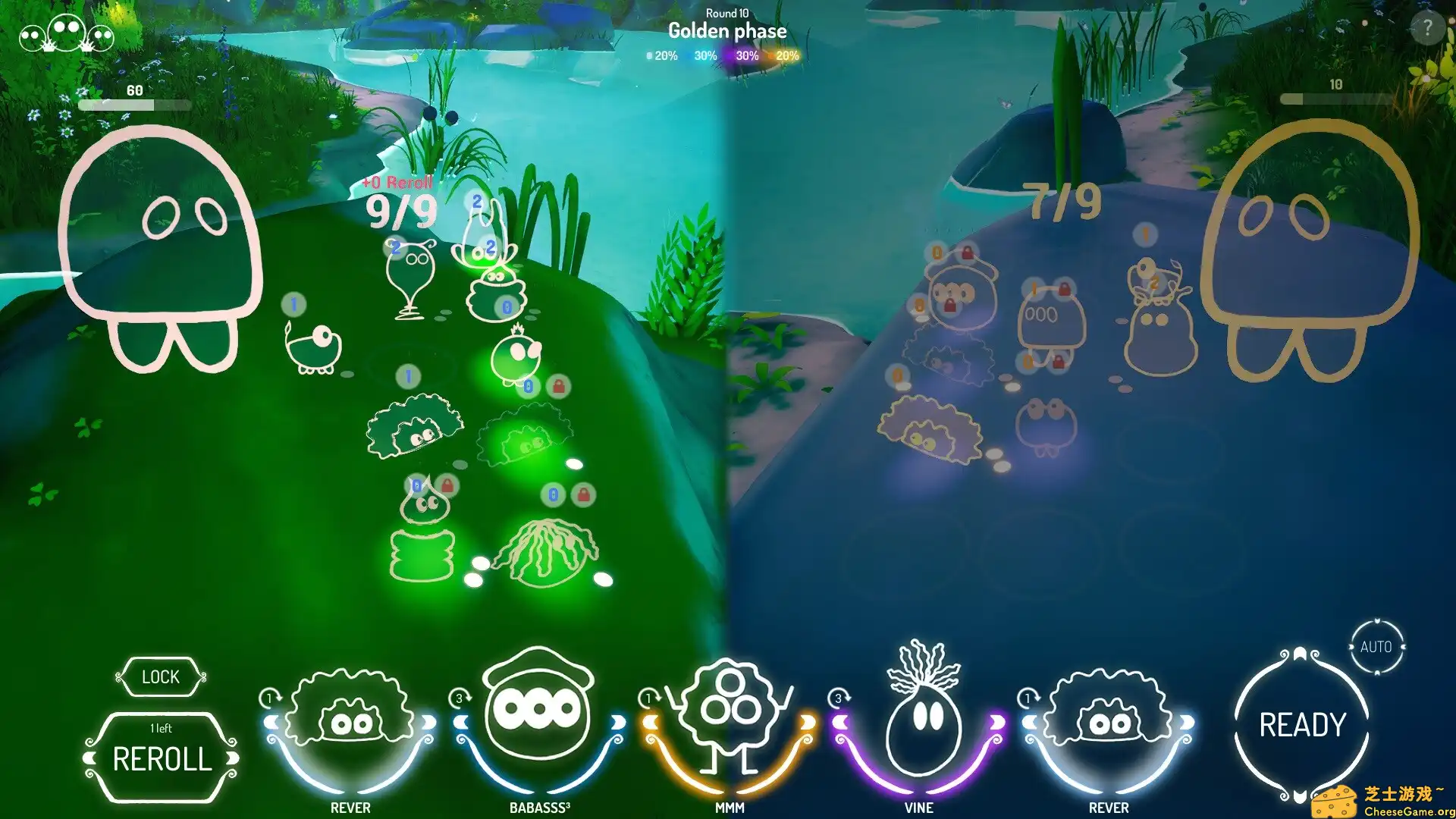Click the snail creature on the green field
Screen dimensions: 1456x819
[x=312, y=349]
